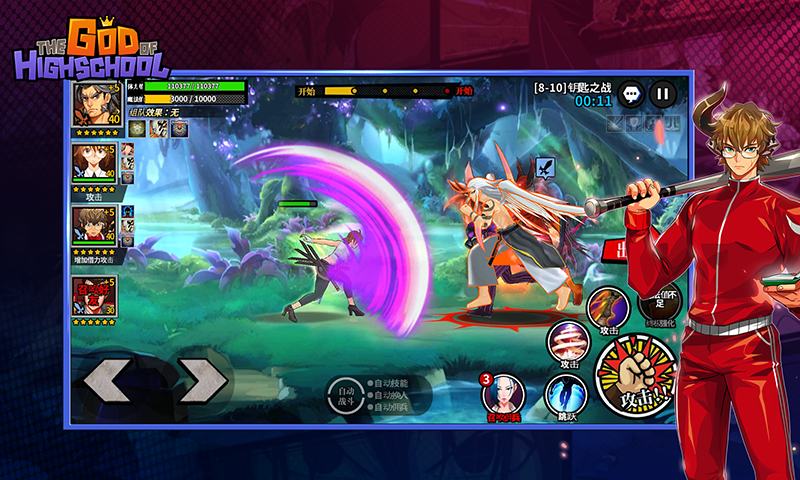Move right with the right arrow
The width and height of the screenshot is (800, 480).
(202, 380)
